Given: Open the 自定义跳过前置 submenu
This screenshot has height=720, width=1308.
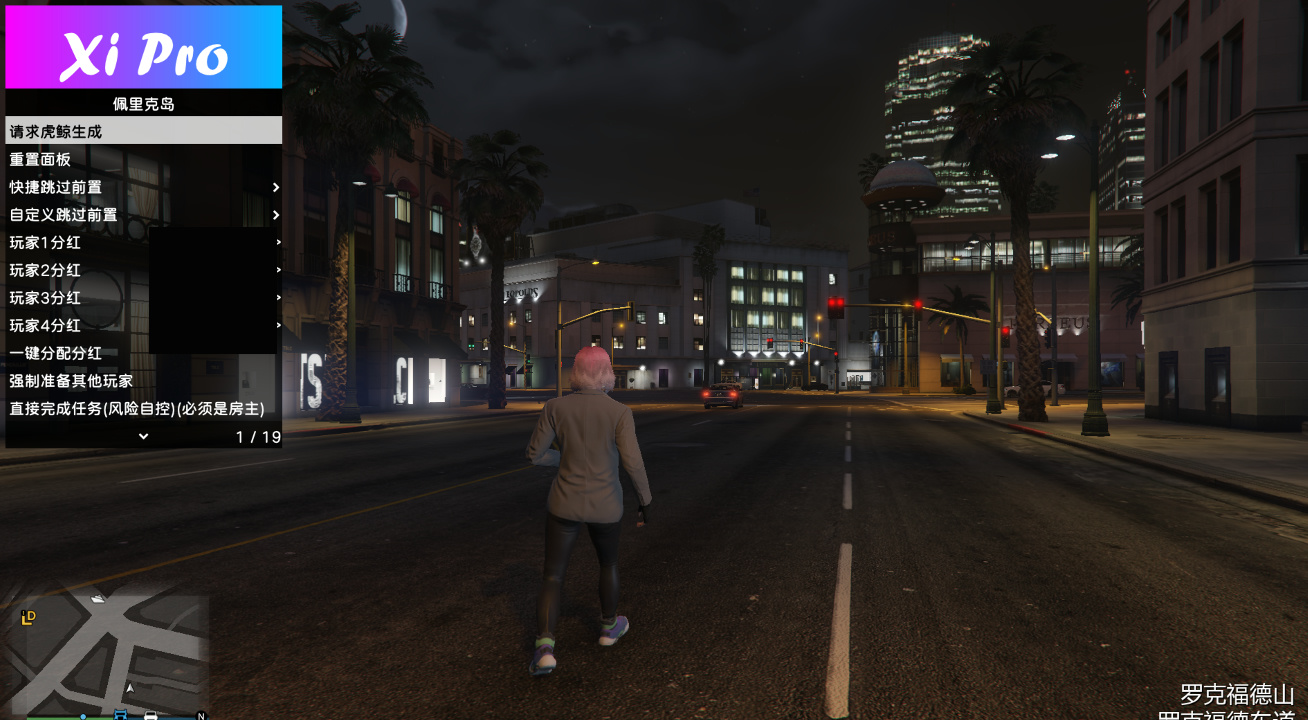Looking at the screenshot, I should point(143,215).
